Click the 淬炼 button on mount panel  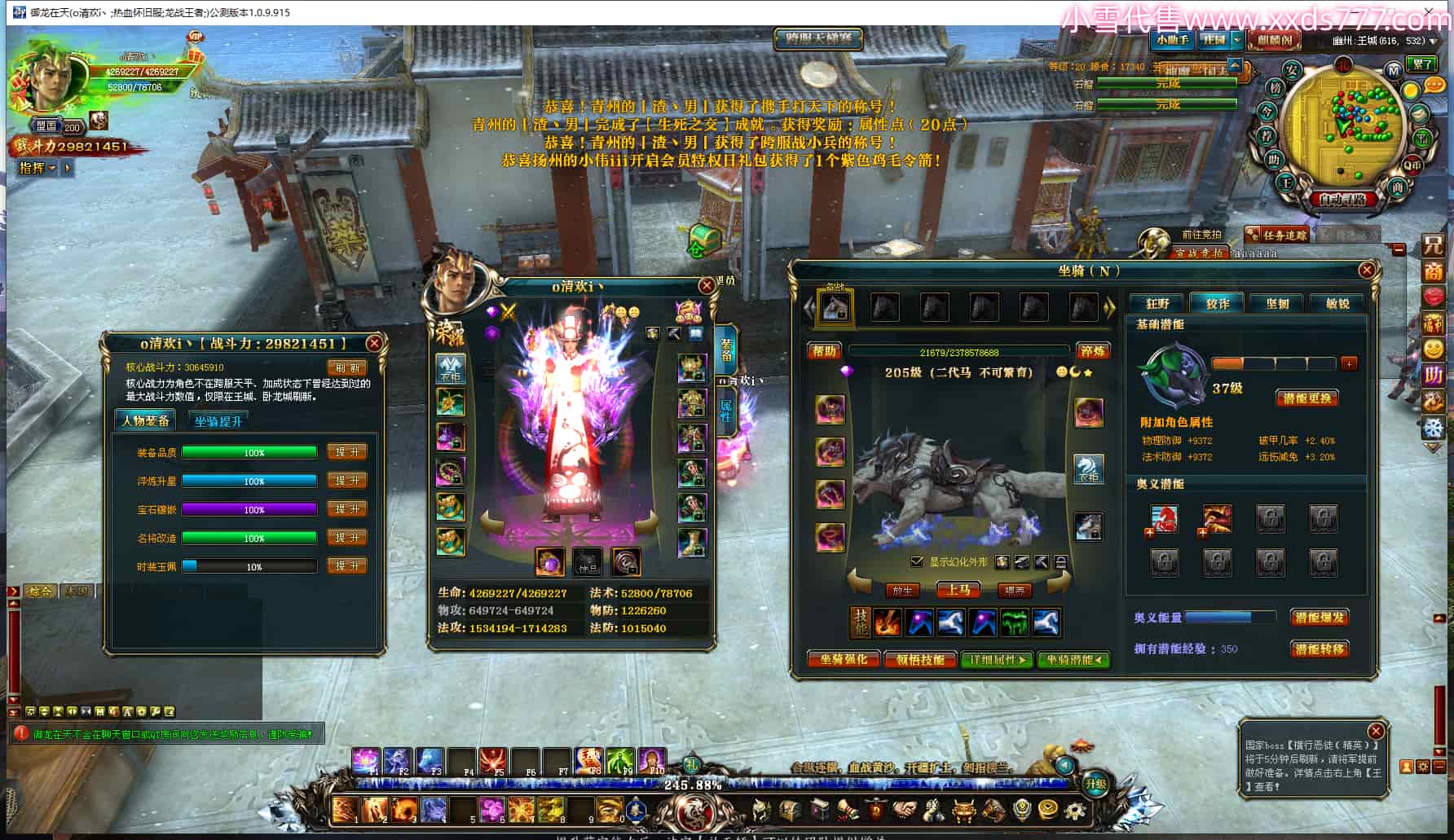(1092, 351)
